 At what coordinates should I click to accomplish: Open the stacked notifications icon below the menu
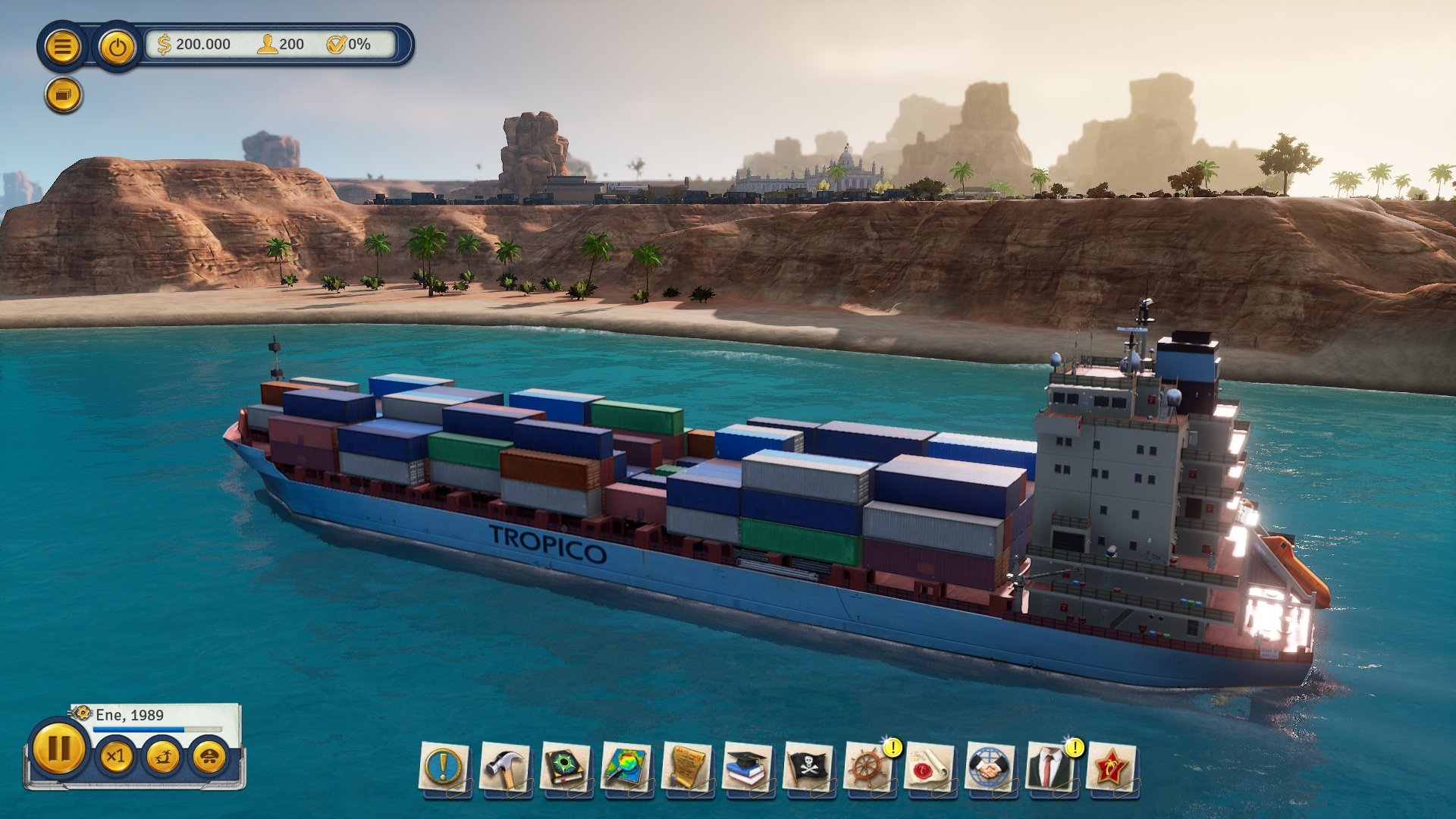(64, 94)
